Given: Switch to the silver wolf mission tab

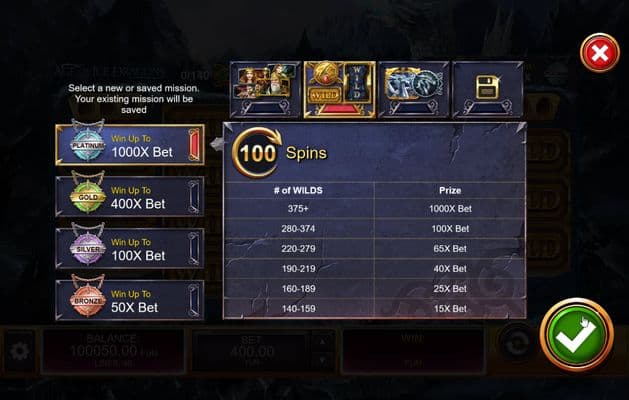Looking at the screenshot, I should coord(413,90).
